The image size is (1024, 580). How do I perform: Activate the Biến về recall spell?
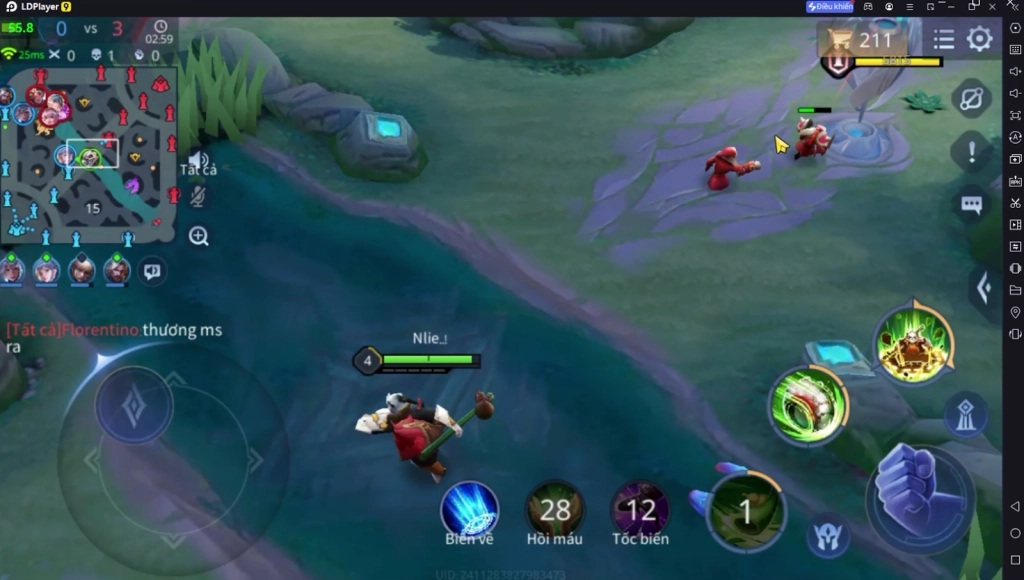coord(469,510)
